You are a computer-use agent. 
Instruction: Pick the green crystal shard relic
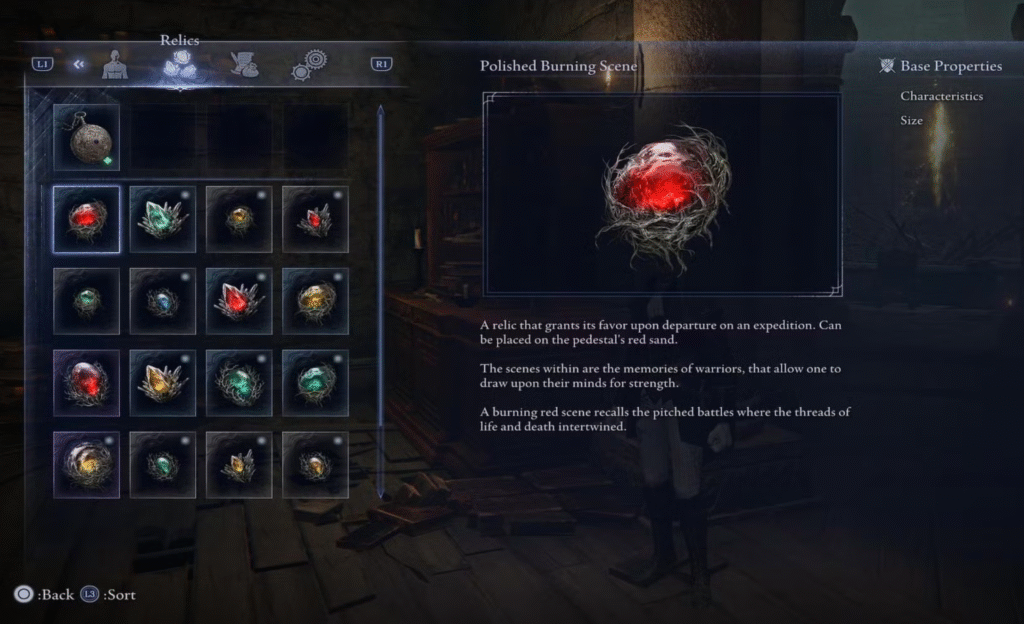coord(162,219)
